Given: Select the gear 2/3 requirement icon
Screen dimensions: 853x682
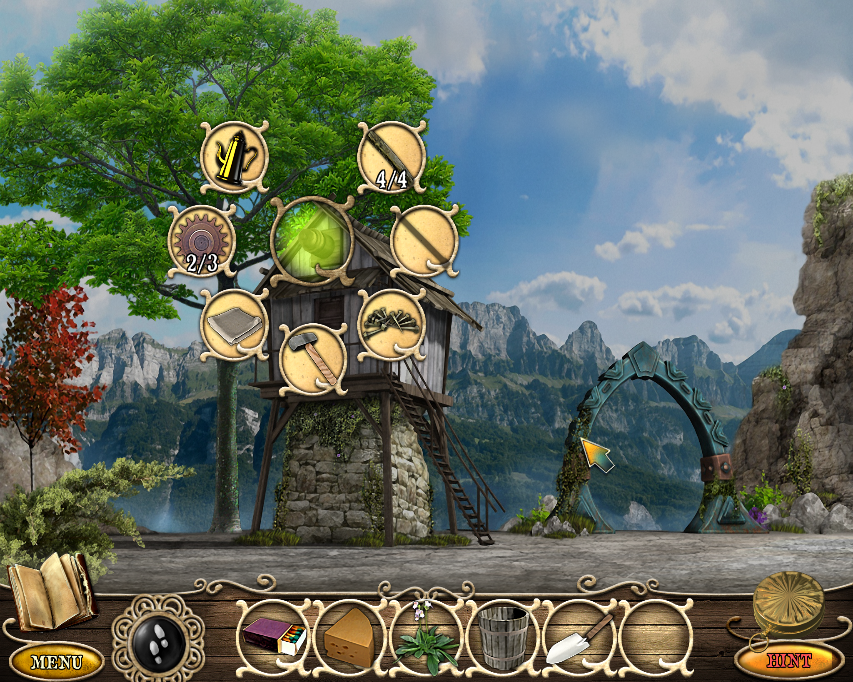Looking at the screenshot, I should pyautogui.click(x=201, y=240).
